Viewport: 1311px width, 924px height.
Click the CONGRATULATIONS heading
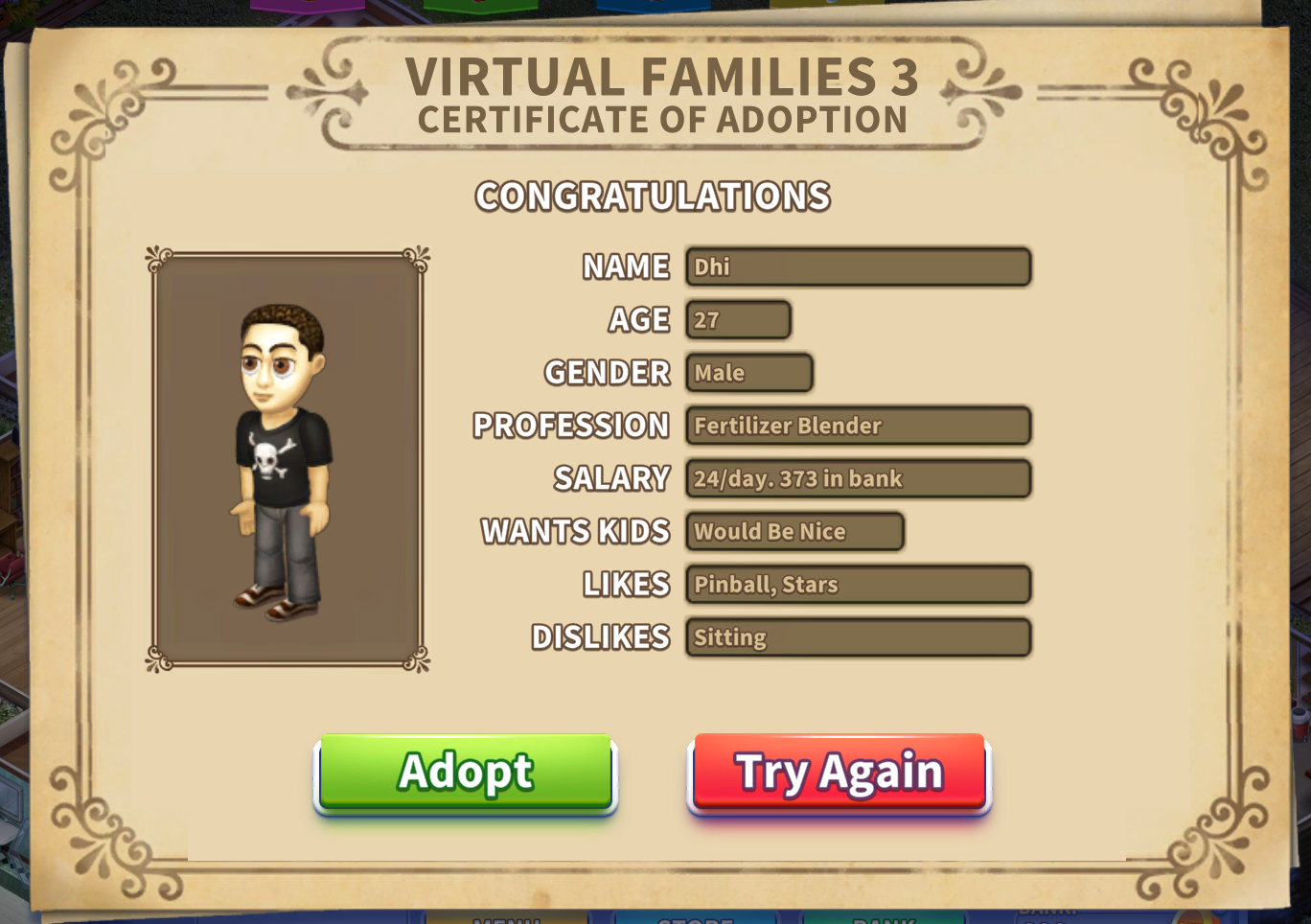click(655, 196)
